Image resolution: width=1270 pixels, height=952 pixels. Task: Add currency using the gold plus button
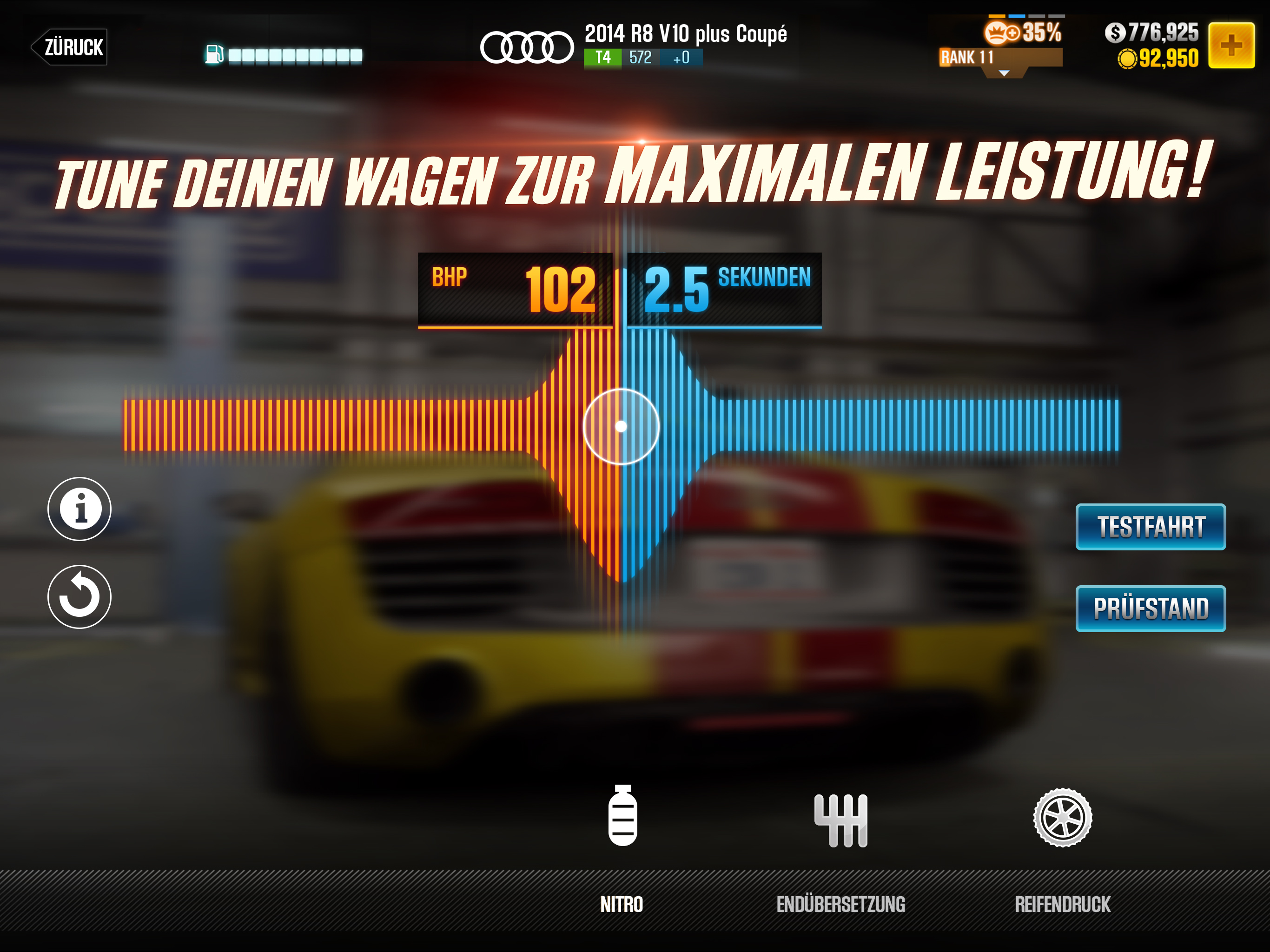pyautogui.click(x=1230, y=46)
